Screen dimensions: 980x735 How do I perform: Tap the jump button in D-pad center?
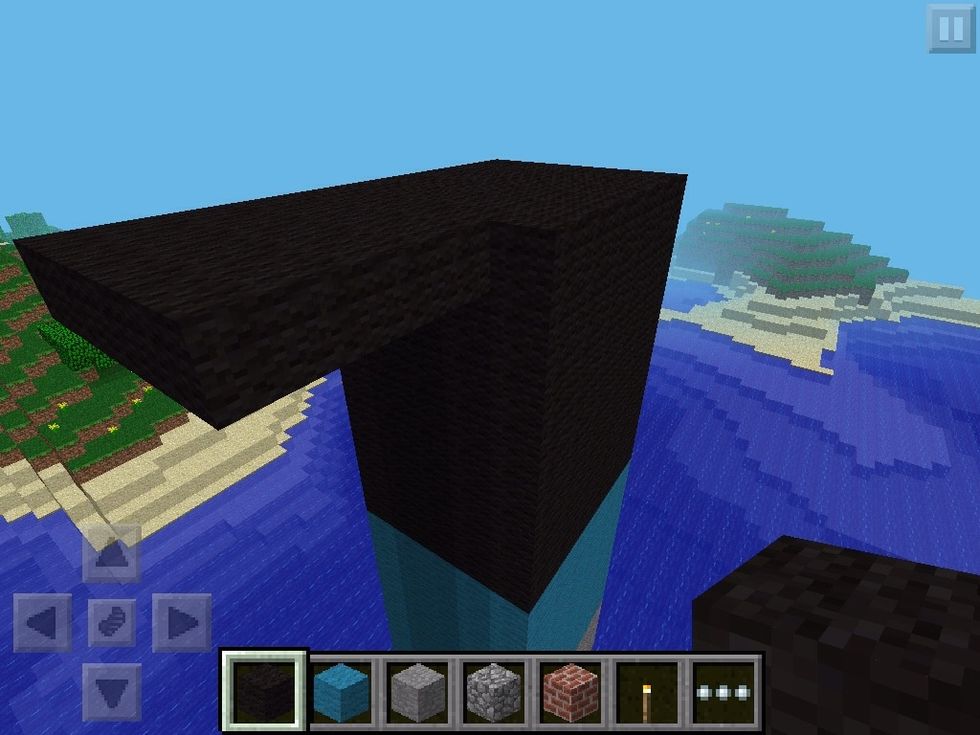tap(111, 622)
